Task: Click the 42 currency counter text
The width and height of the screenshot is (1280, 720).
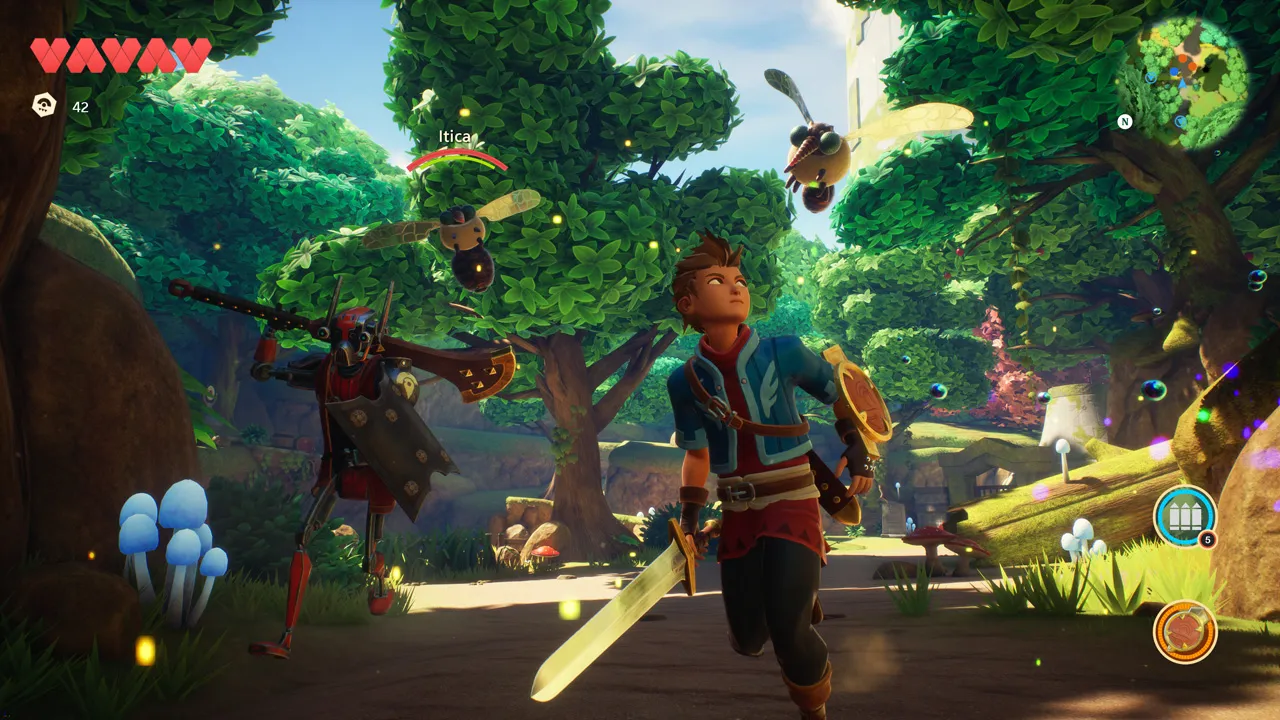Action: [80, 106]
